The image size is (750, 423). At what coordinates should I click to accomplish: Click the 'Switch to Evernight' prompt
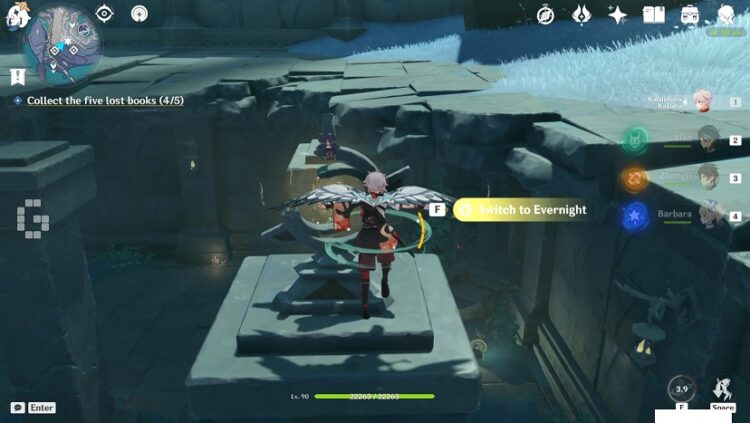point(520,209)
